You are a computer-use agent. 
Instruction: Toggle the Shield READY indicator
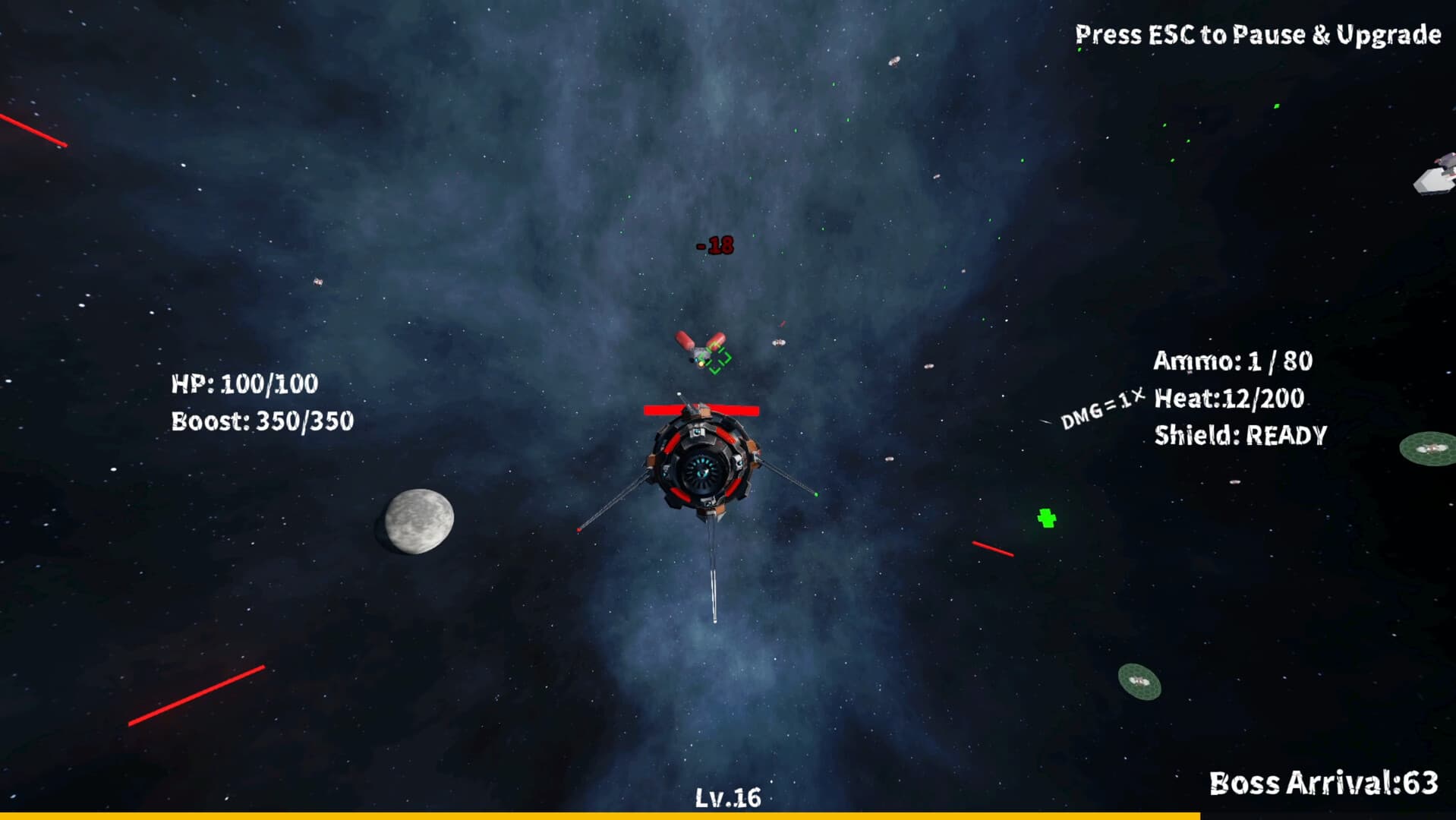1240,434
